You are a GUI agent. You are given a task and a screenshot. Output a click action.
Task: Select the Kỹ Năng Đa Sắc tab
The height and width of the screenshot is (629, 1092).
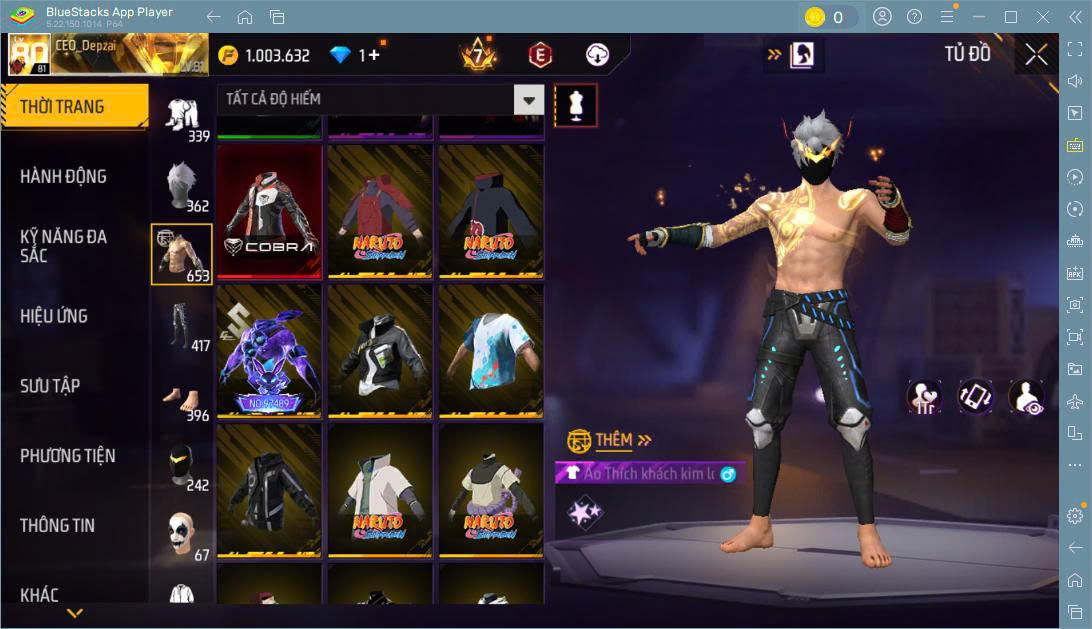click(64, 246)
